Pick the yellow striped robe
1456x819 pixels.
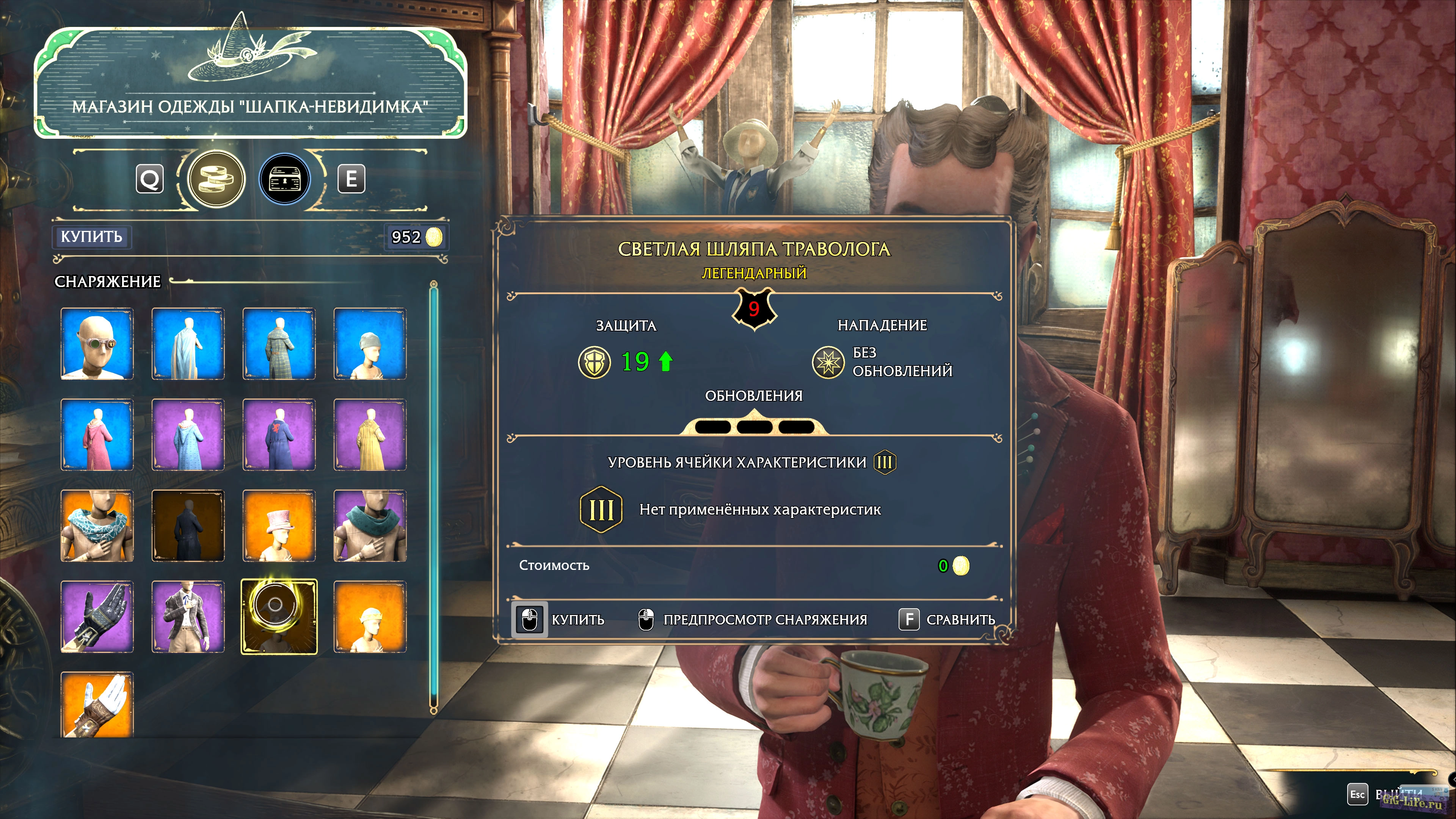(x=370, y=435)
